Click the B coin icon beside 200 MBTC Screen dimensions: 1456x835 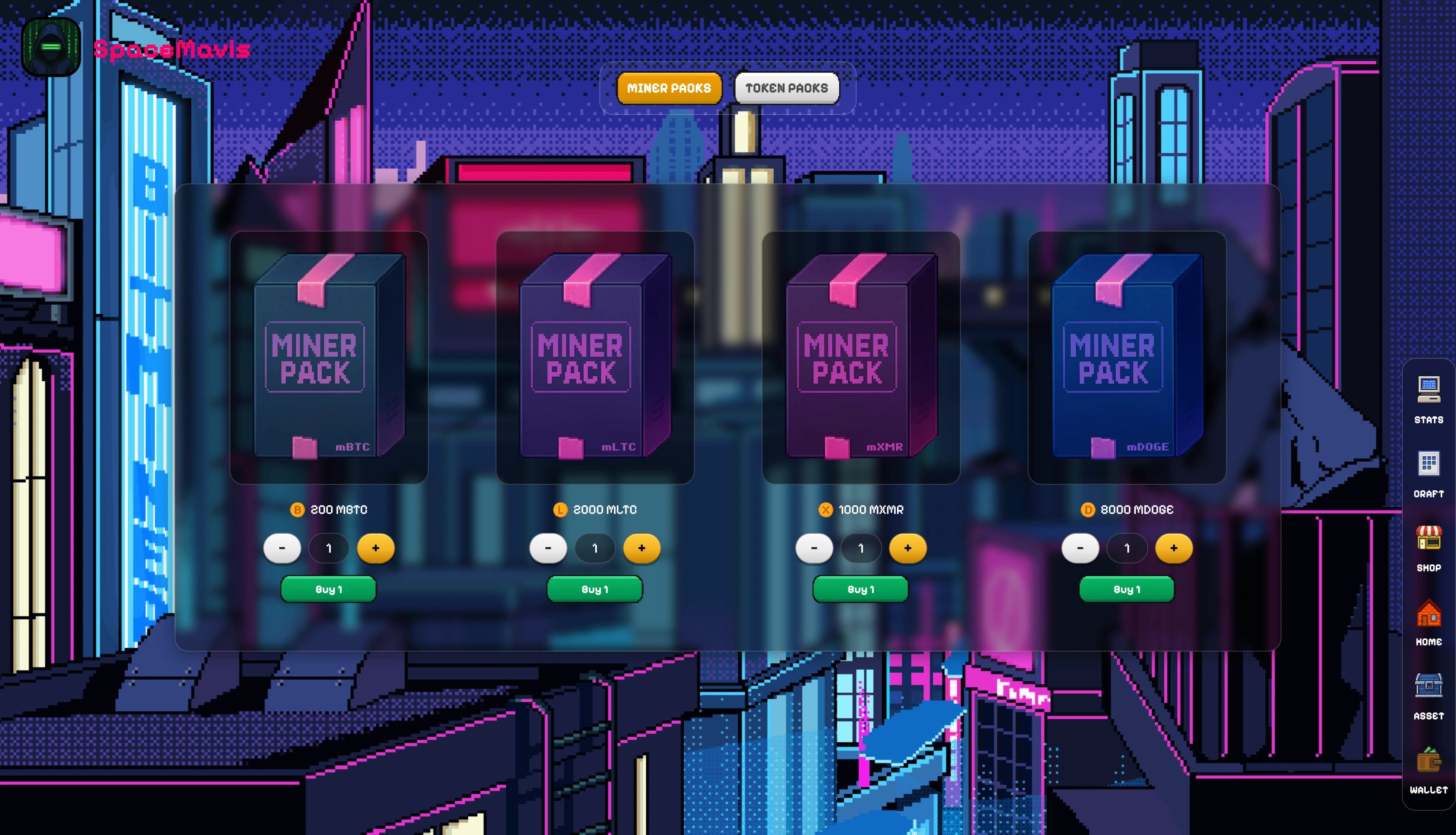point(297,509)
